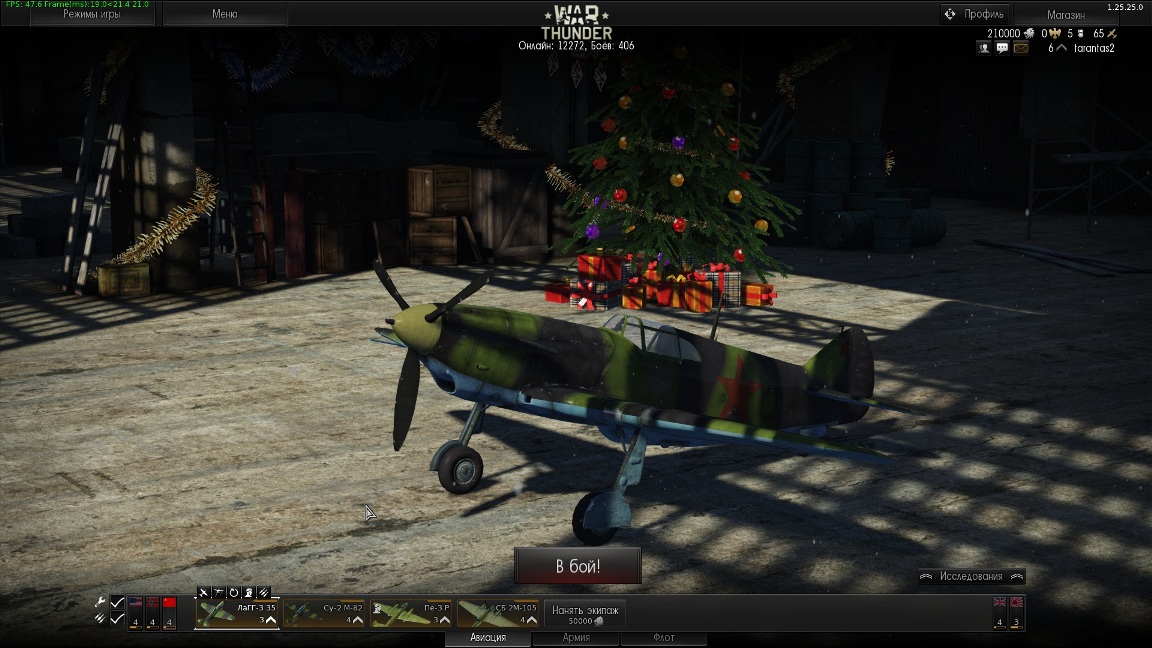Open the Профиль page

tap(975, 14)
